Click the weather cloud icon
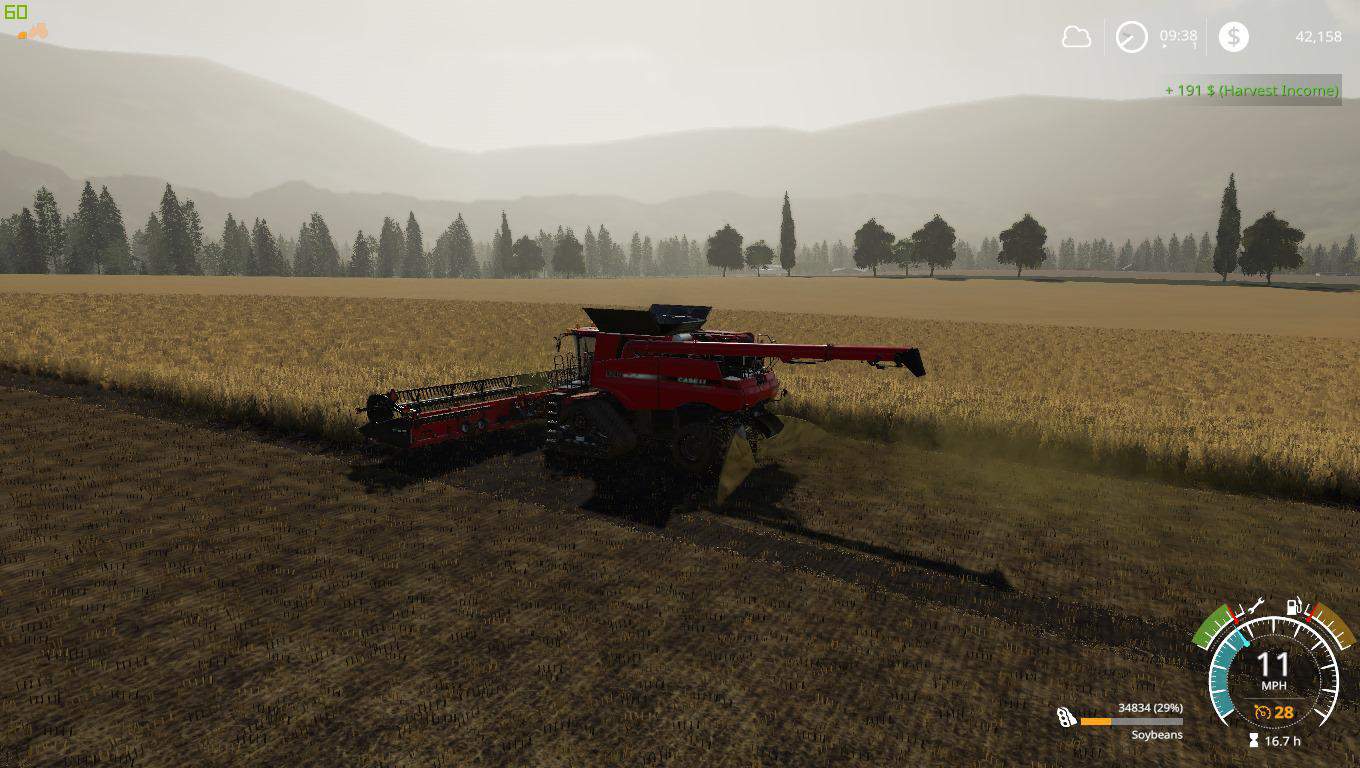Screen dimensions: 1360x768 [1077, 36]
